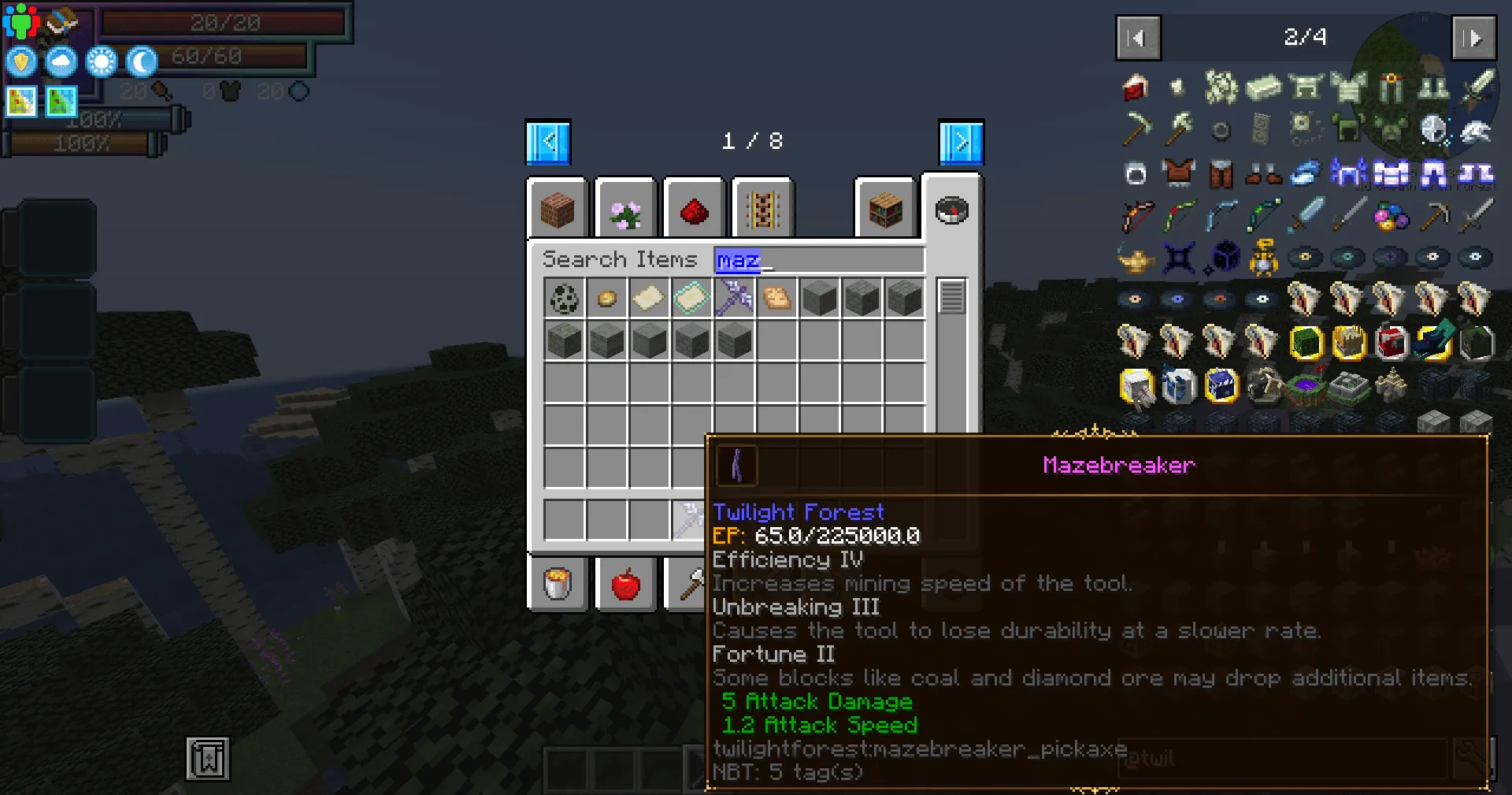Go to next page with right blue arrow
This screenshot has width=1512, height=795.
point(959,142)
